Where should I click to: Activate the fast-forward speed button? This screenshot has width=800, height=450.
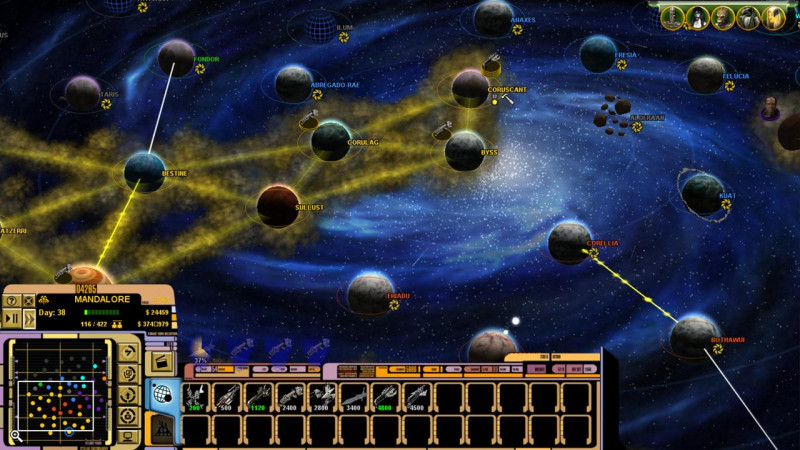[28, 318]
